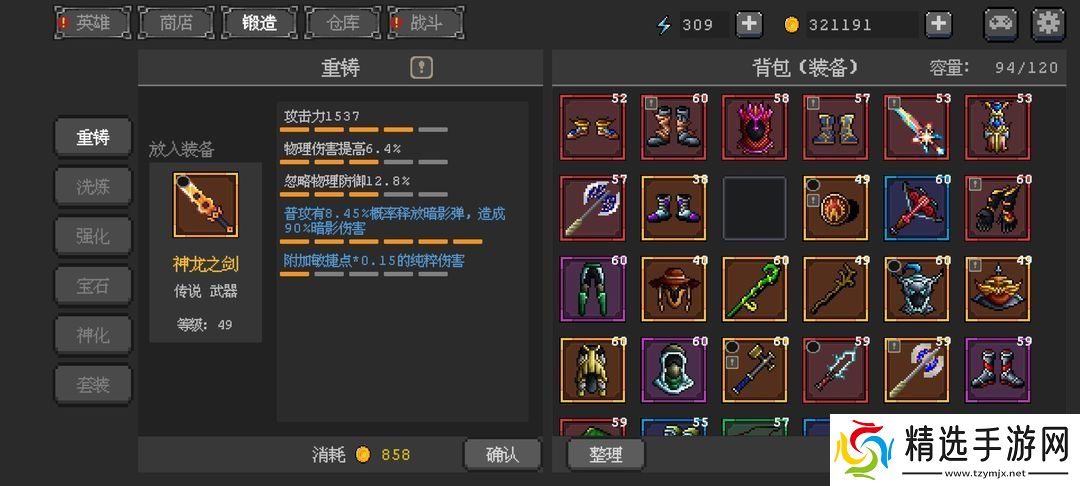Open the 套装 set option

coord(93,384)
